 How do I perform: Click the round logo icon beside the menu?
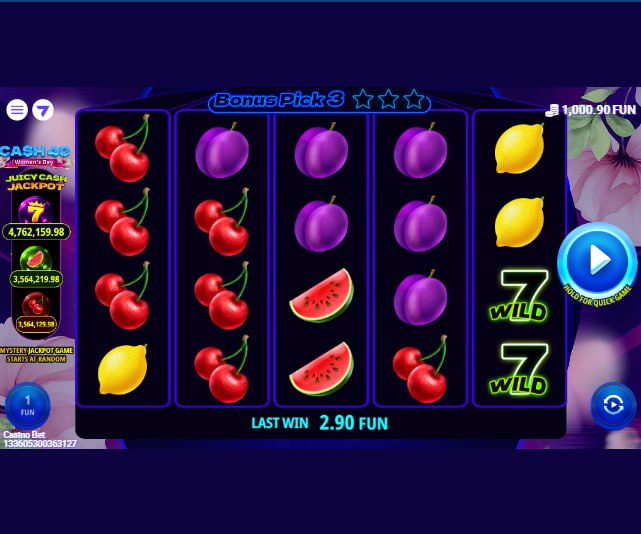(x=43, y=110)
